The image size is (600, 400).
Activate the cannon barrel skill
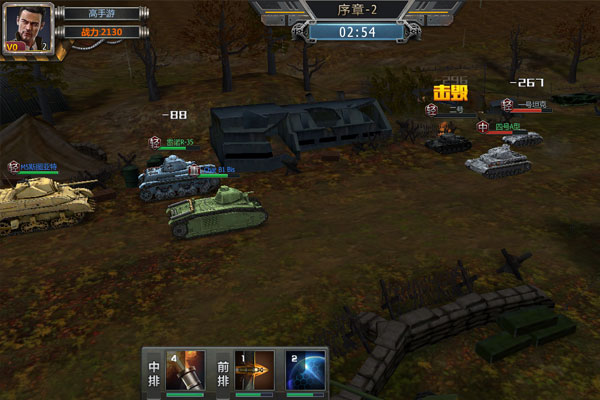pos(185,370)
